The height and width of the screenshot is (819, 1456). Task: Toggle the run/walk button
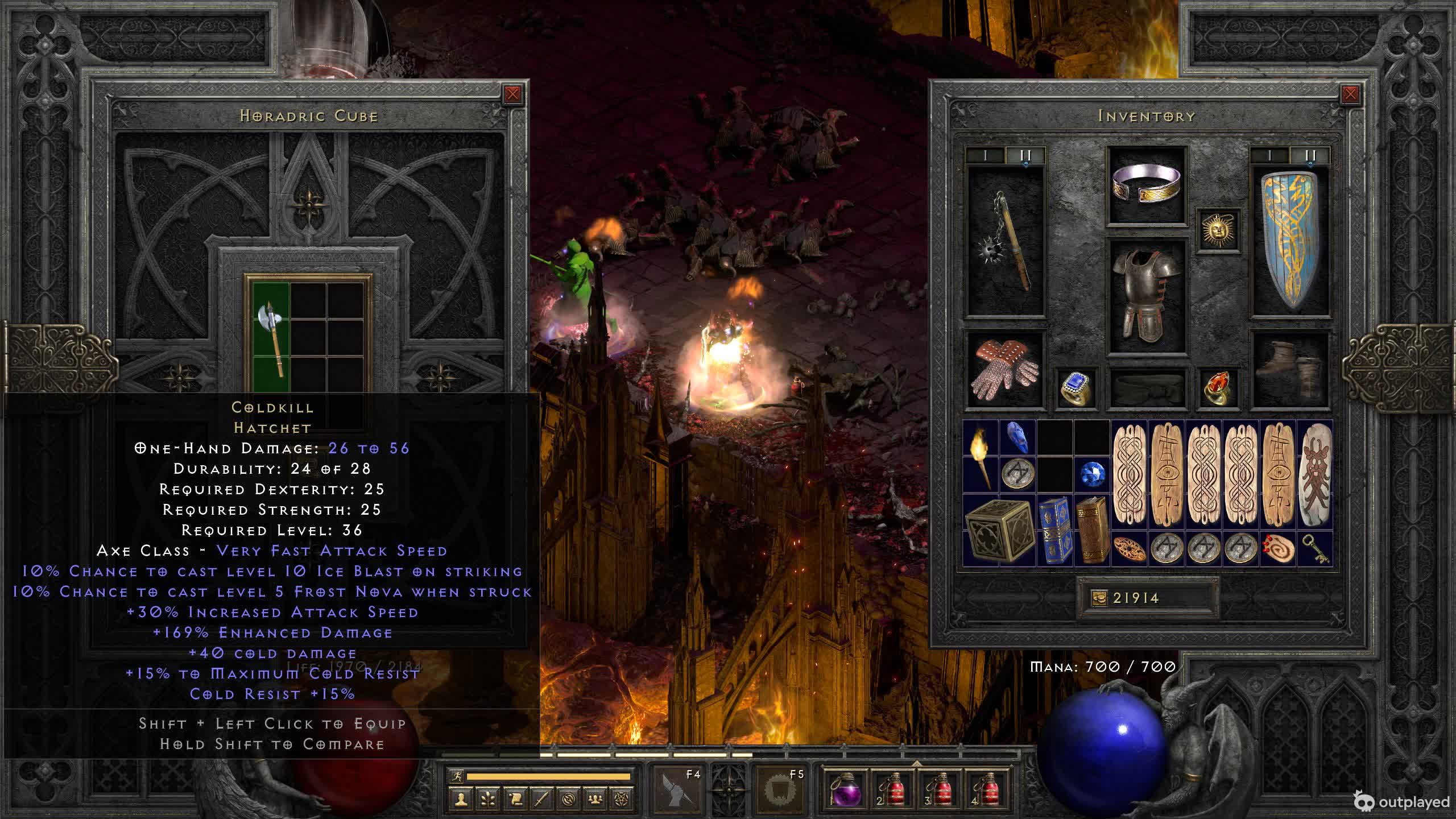tap(457, 776)
